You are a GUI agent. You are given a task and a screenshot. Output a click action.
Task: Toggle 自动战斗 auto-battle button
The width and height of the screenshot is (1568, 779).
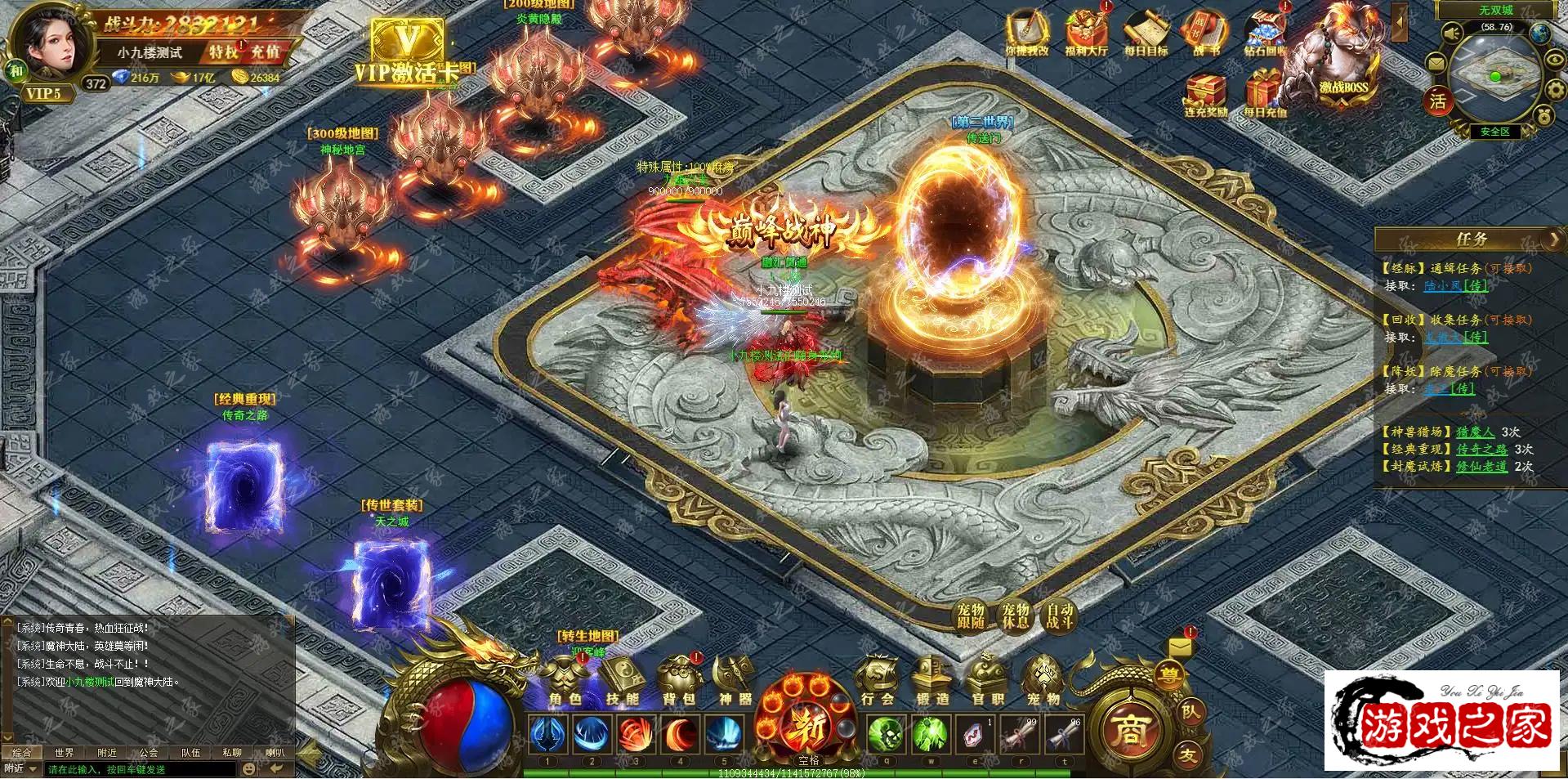1059,616
